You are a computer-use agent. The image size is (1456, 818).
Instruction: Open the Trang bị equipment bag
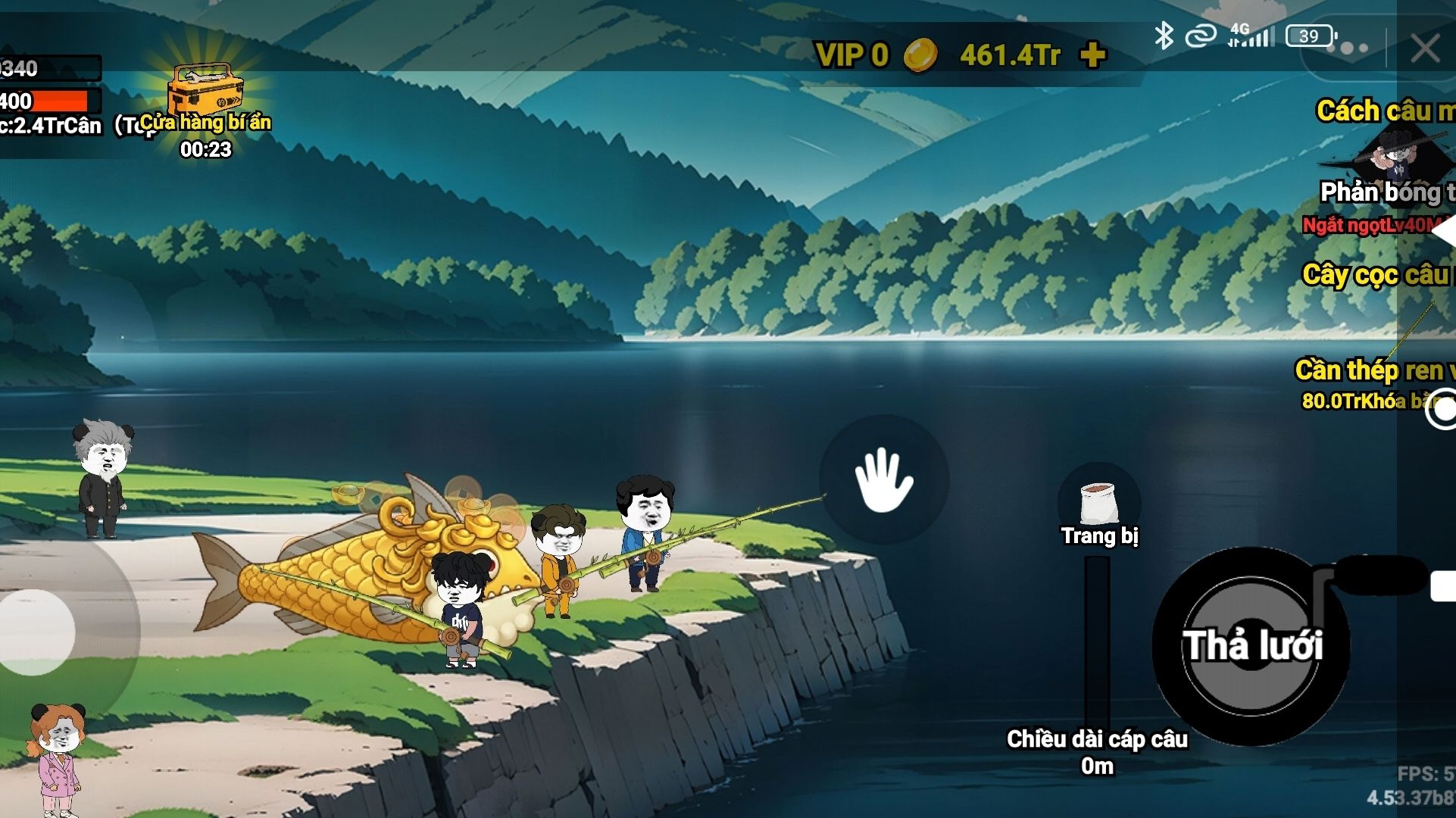1098,507
